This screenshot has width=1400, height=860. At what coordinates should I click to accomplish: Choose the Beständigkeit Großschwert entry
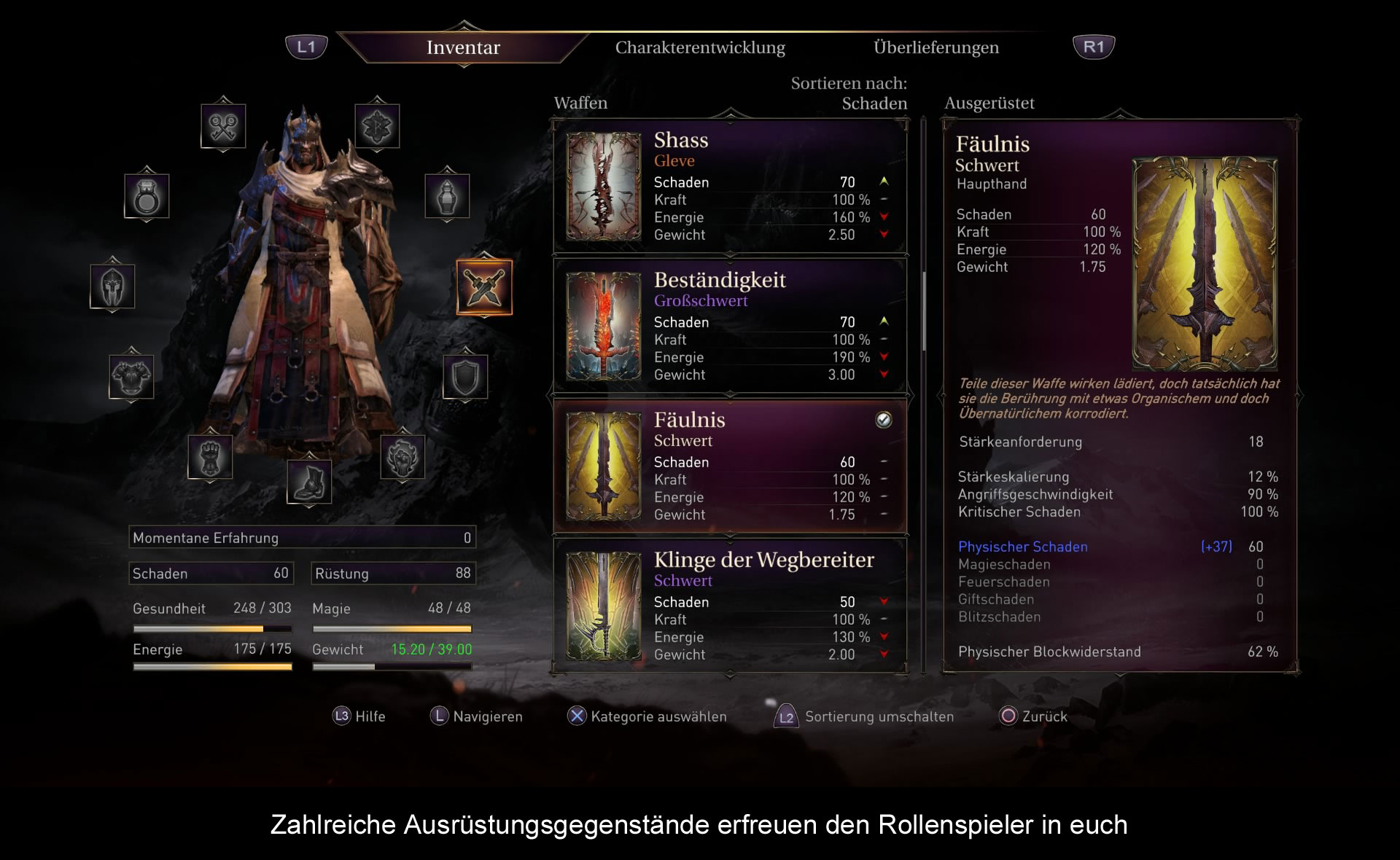pyautogui.click(x=730, y=327)
